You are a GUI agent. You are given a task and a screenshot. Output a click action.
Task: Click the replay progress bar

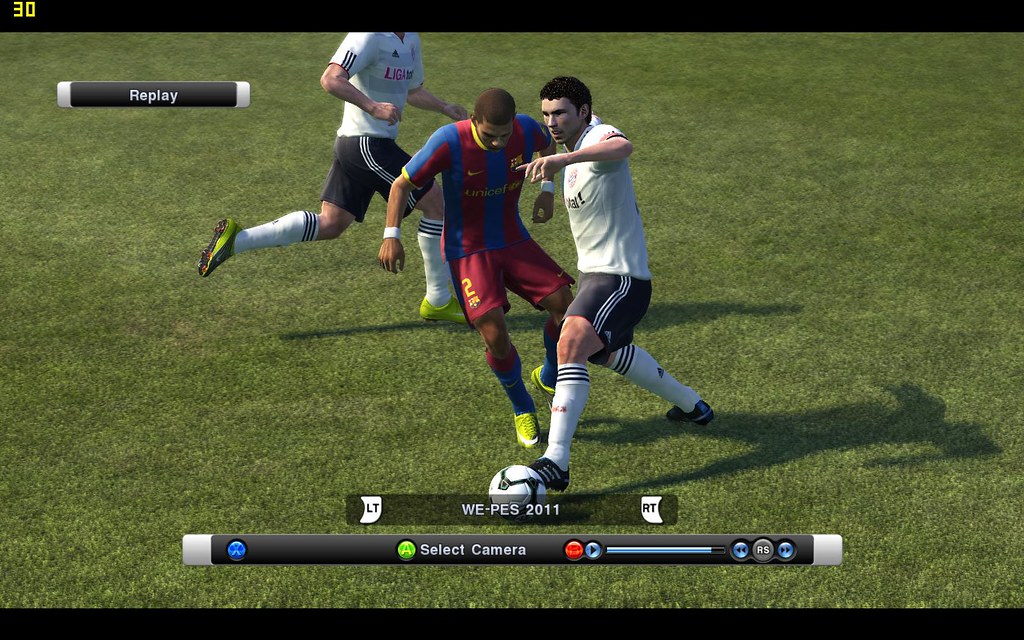pos(665,549)
